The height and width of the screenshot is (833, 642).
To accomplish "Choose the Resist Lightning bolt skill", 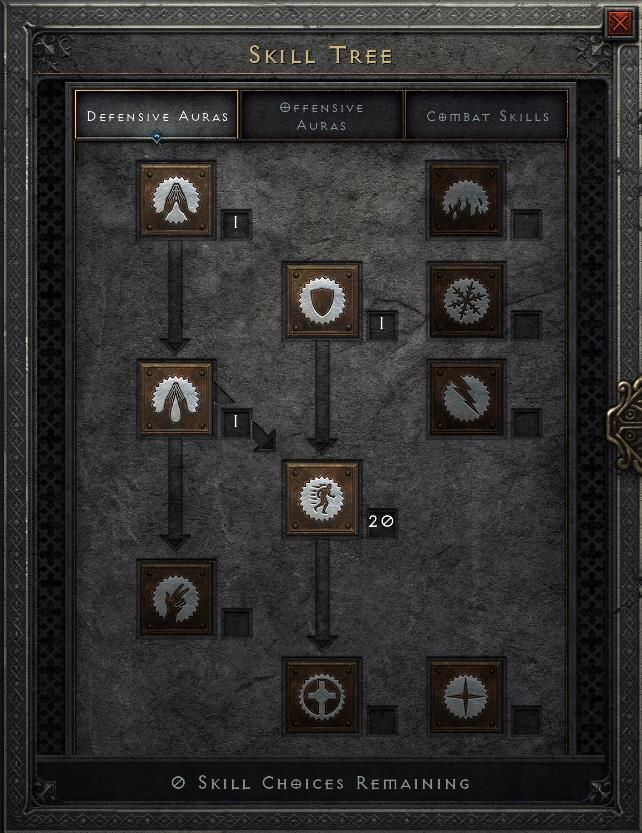I will (x=466, y=399).
